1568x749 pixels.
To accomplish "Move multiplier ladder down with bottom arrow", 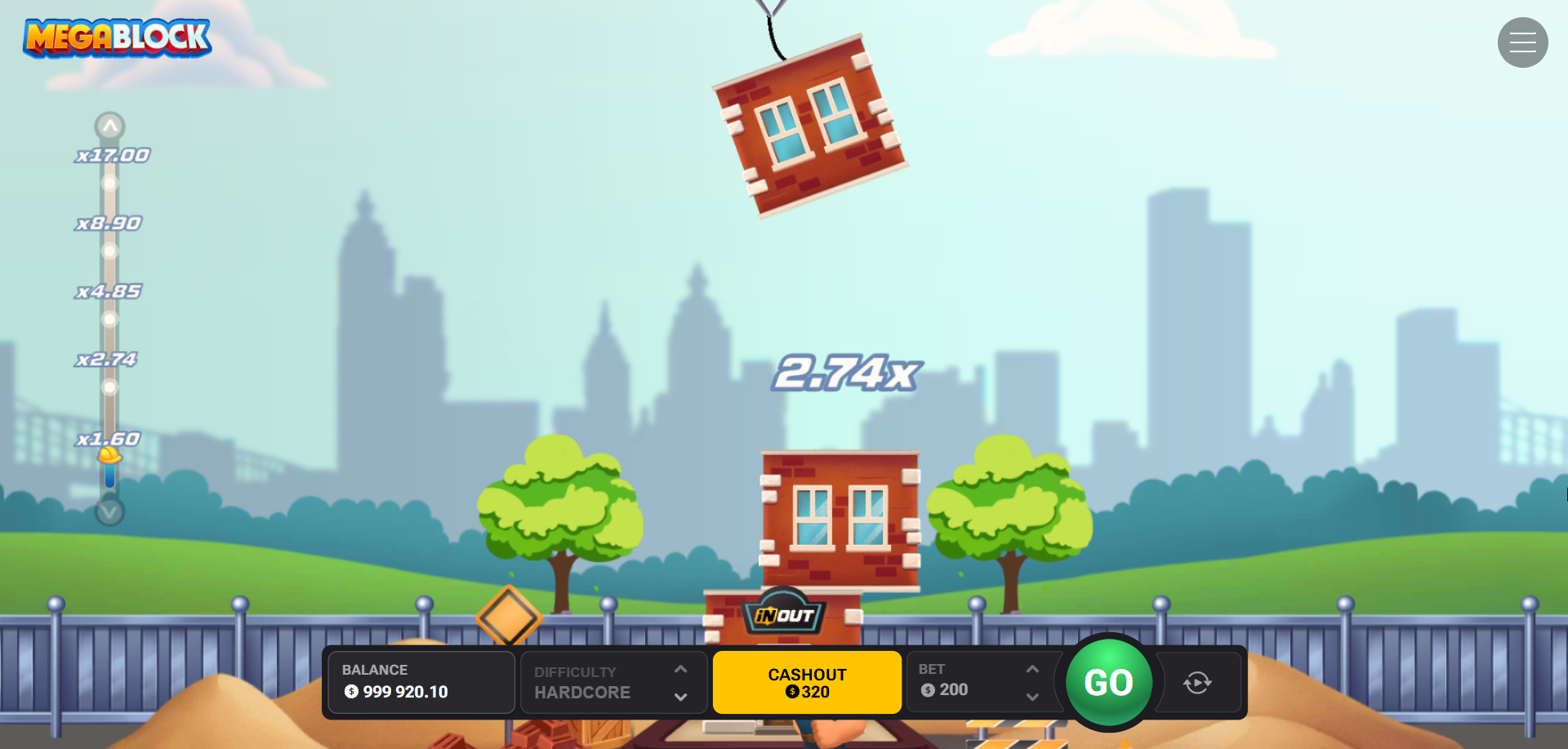I will [x=109, y=512].
